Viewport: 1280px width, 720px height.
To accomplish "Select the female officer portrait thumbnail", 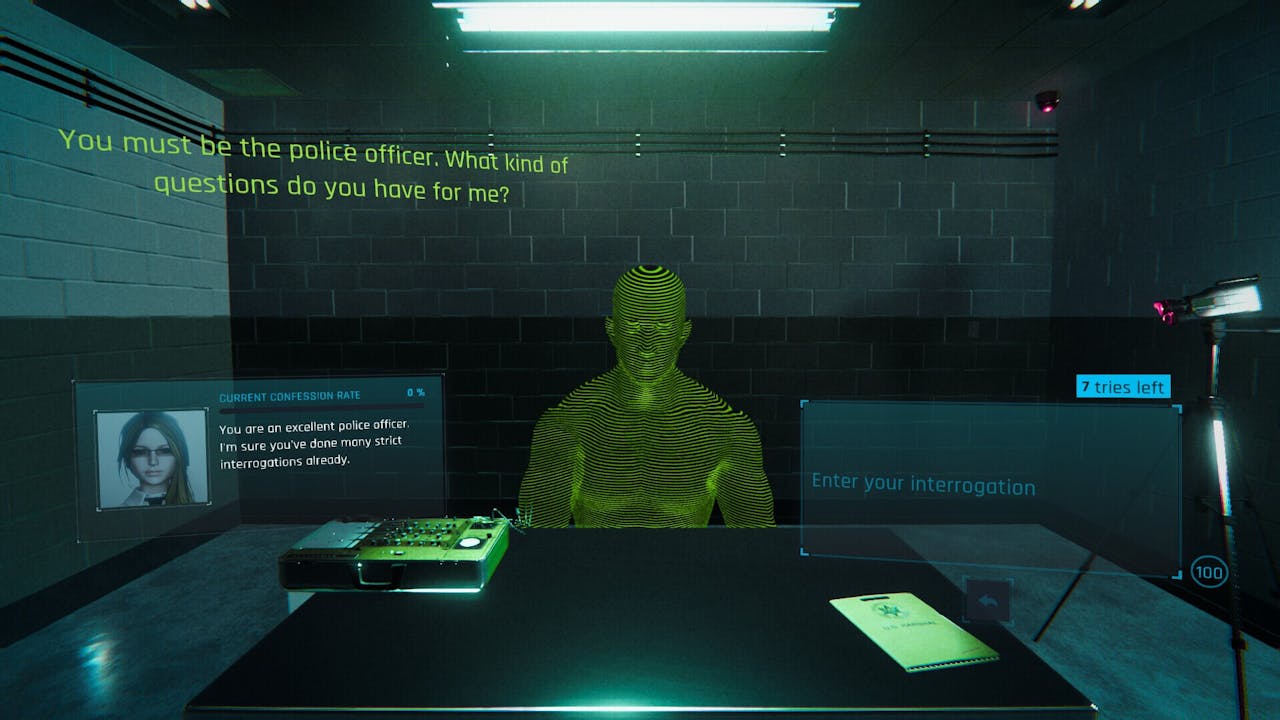I will coord(152,459).
